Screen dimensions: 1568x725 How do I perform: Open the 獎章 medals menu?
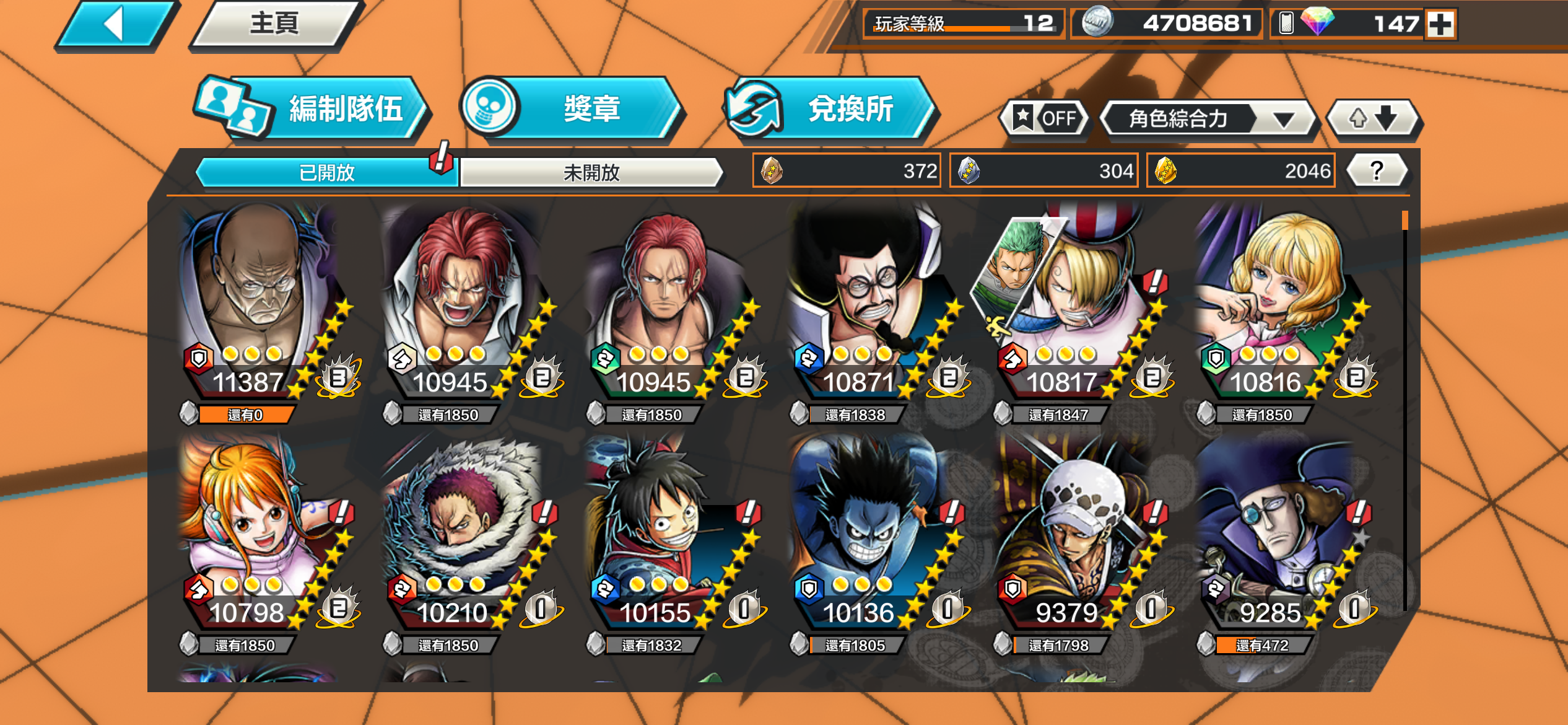pos(573,110)
